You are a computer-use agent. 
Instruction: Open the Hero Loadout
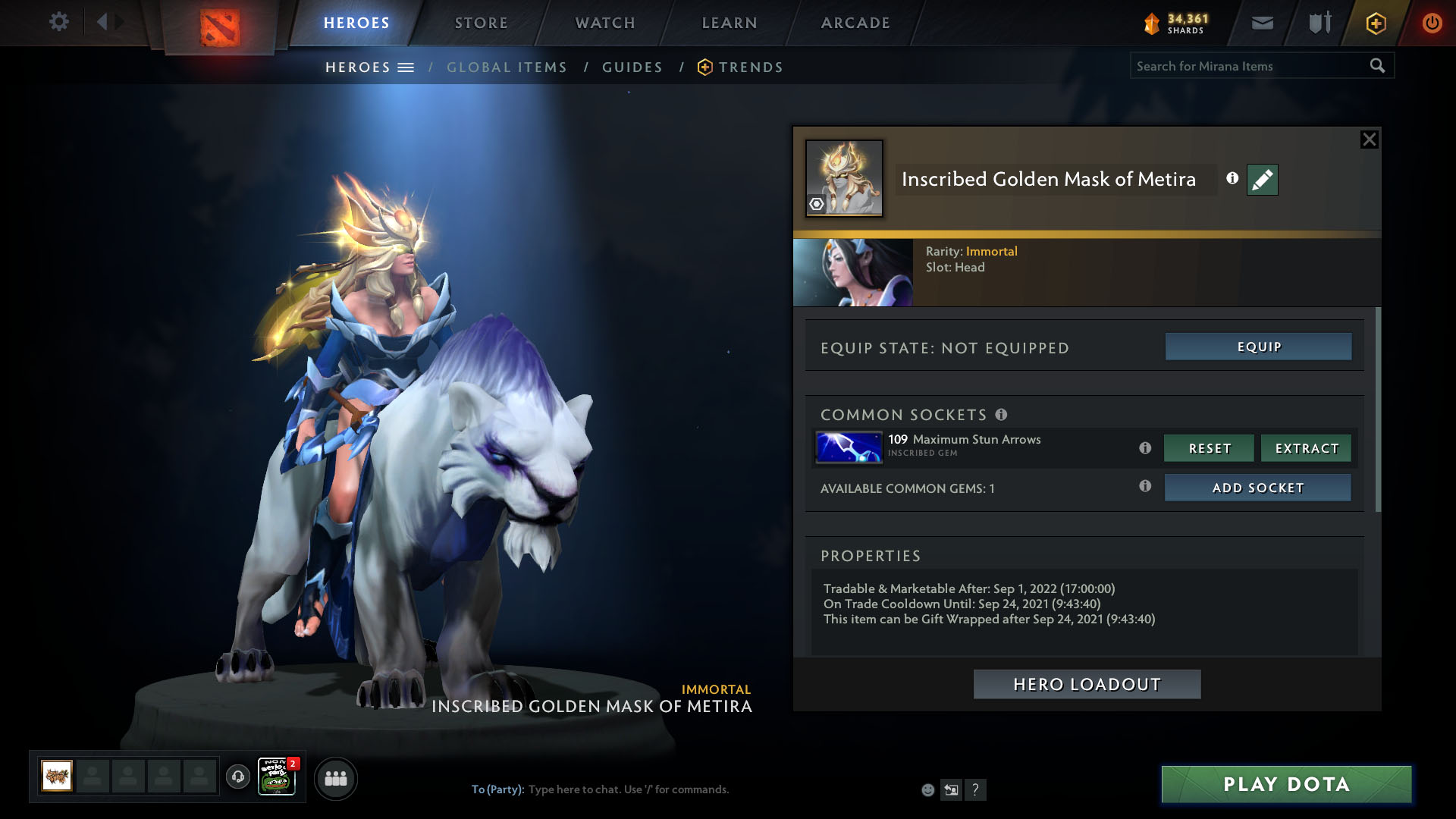(x=1087, y=684)
